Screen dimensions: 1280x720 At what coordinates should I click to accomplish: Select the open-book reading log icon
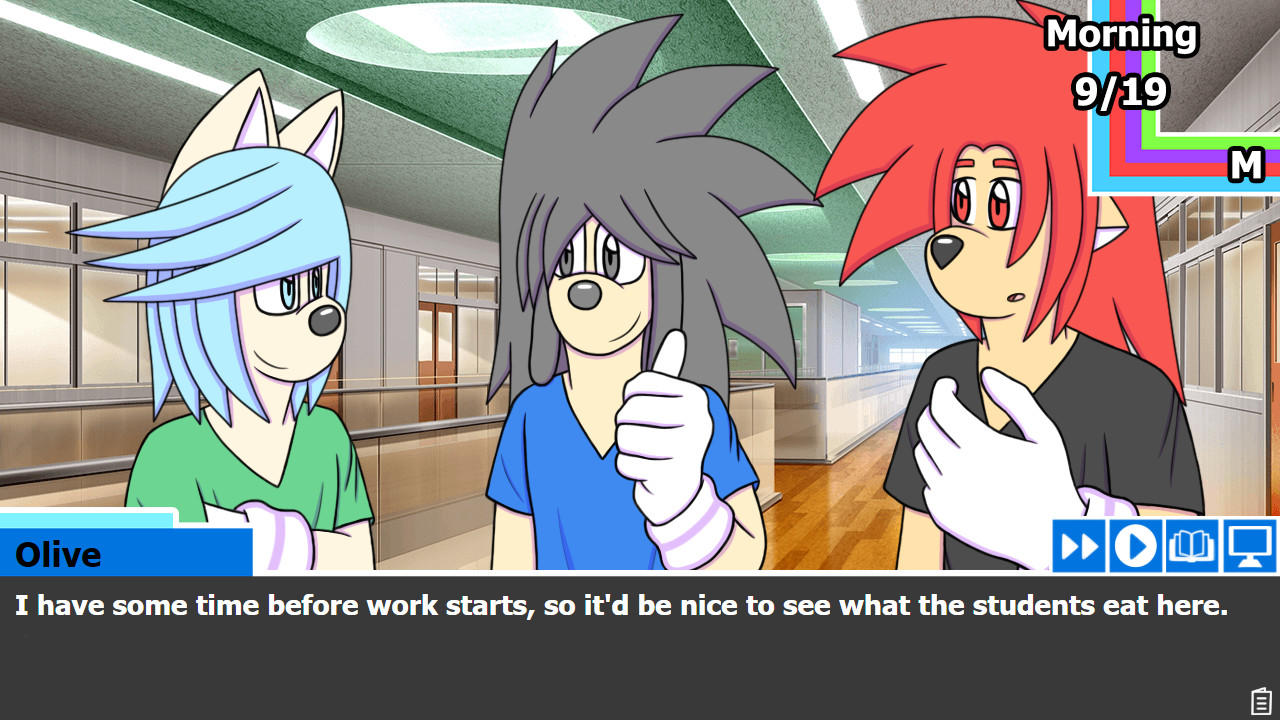click(x=1192, y=546)
